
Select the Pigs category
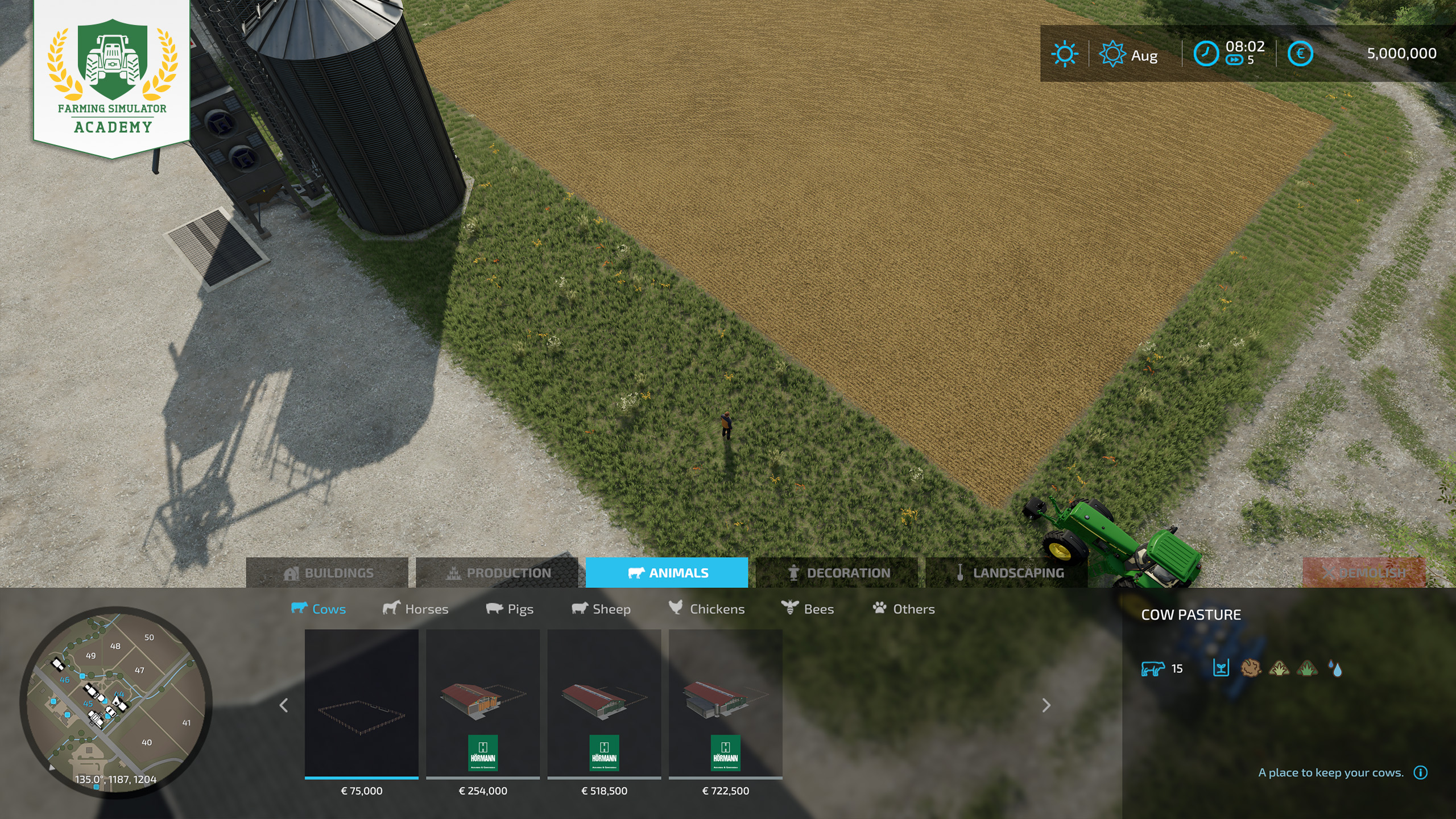coord(510,609)
